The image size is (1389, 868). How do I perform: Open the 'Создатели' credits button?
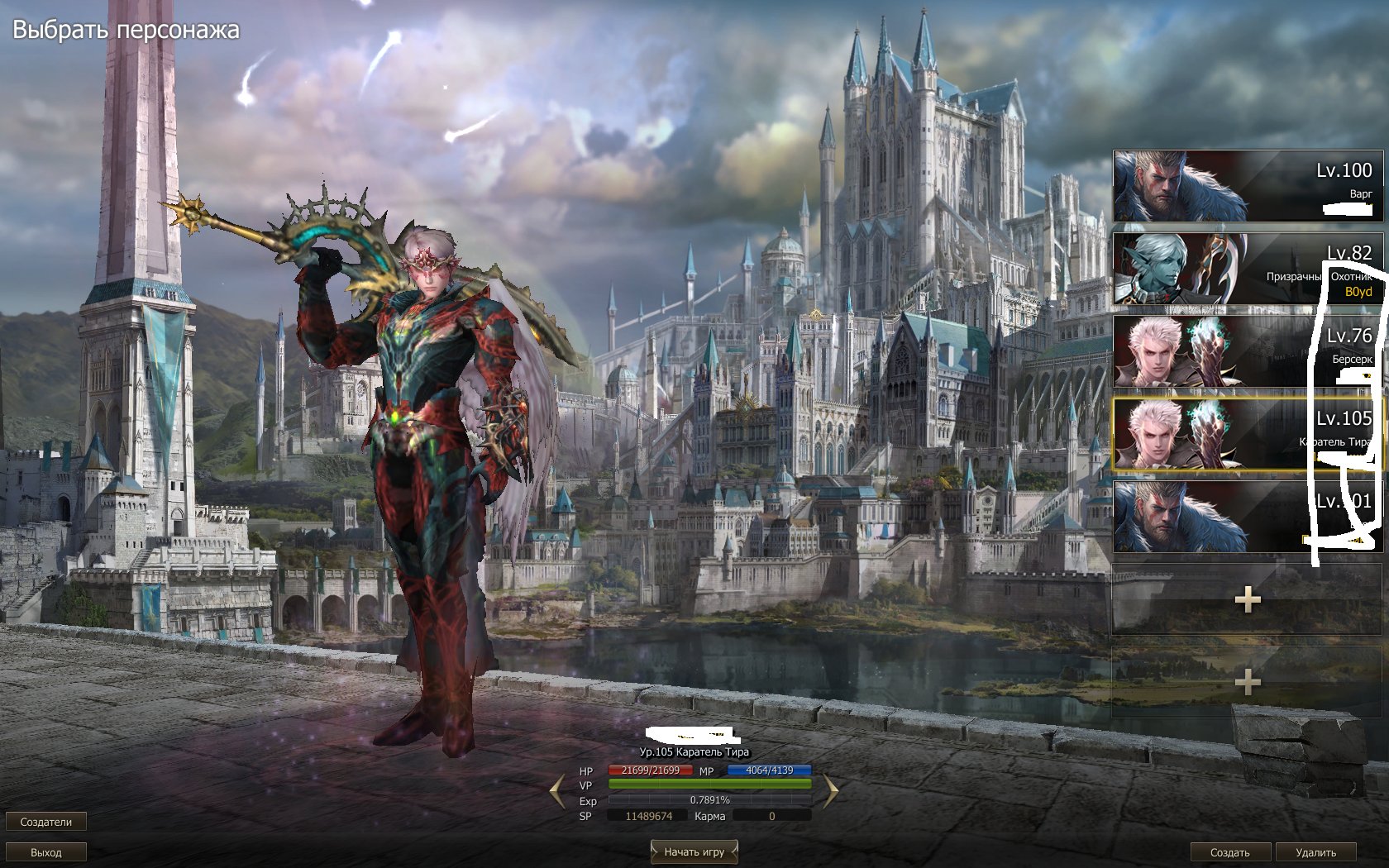pyautogui.click(x=46, y=822)
